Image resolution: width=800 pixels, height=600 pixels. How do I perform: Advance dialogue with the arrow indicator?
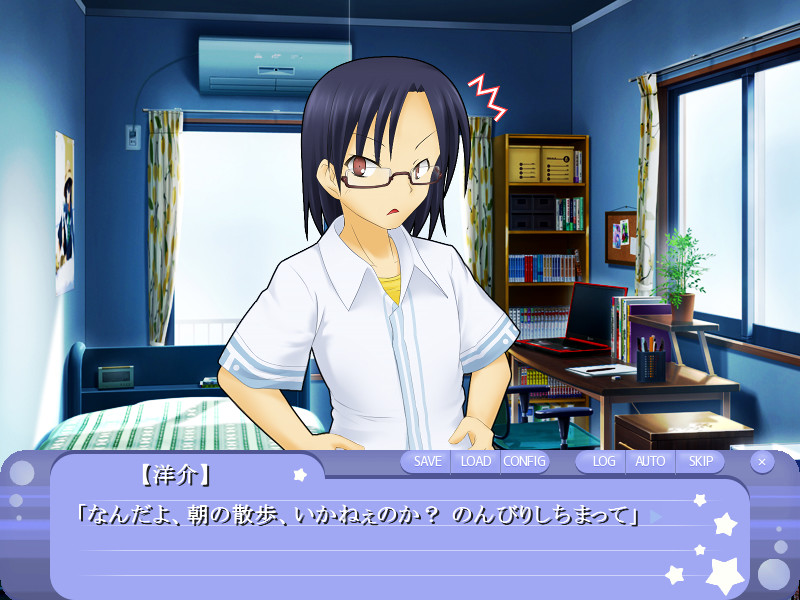656,517
